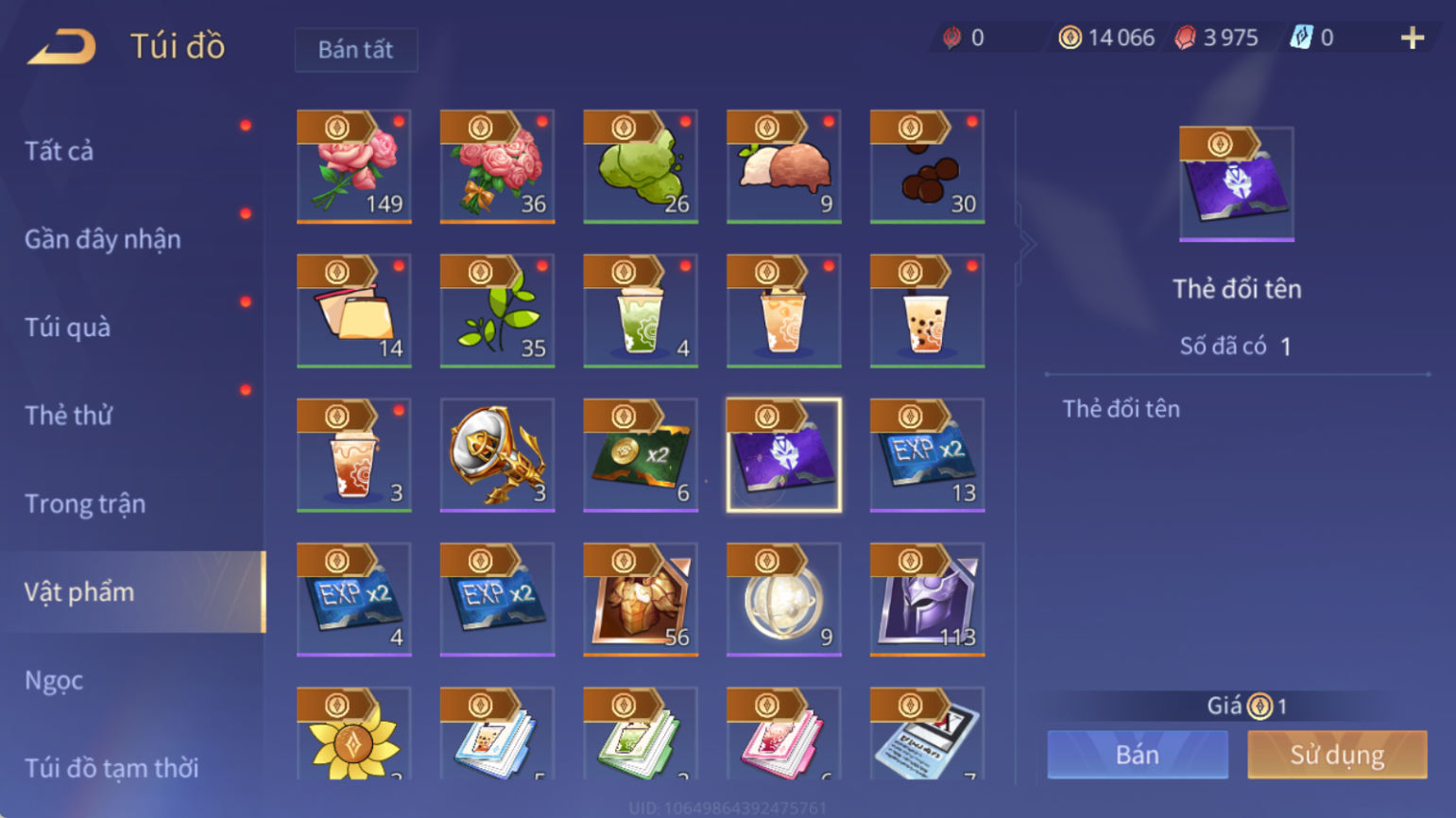Select the green matcha ice cream item

[641, 167]
